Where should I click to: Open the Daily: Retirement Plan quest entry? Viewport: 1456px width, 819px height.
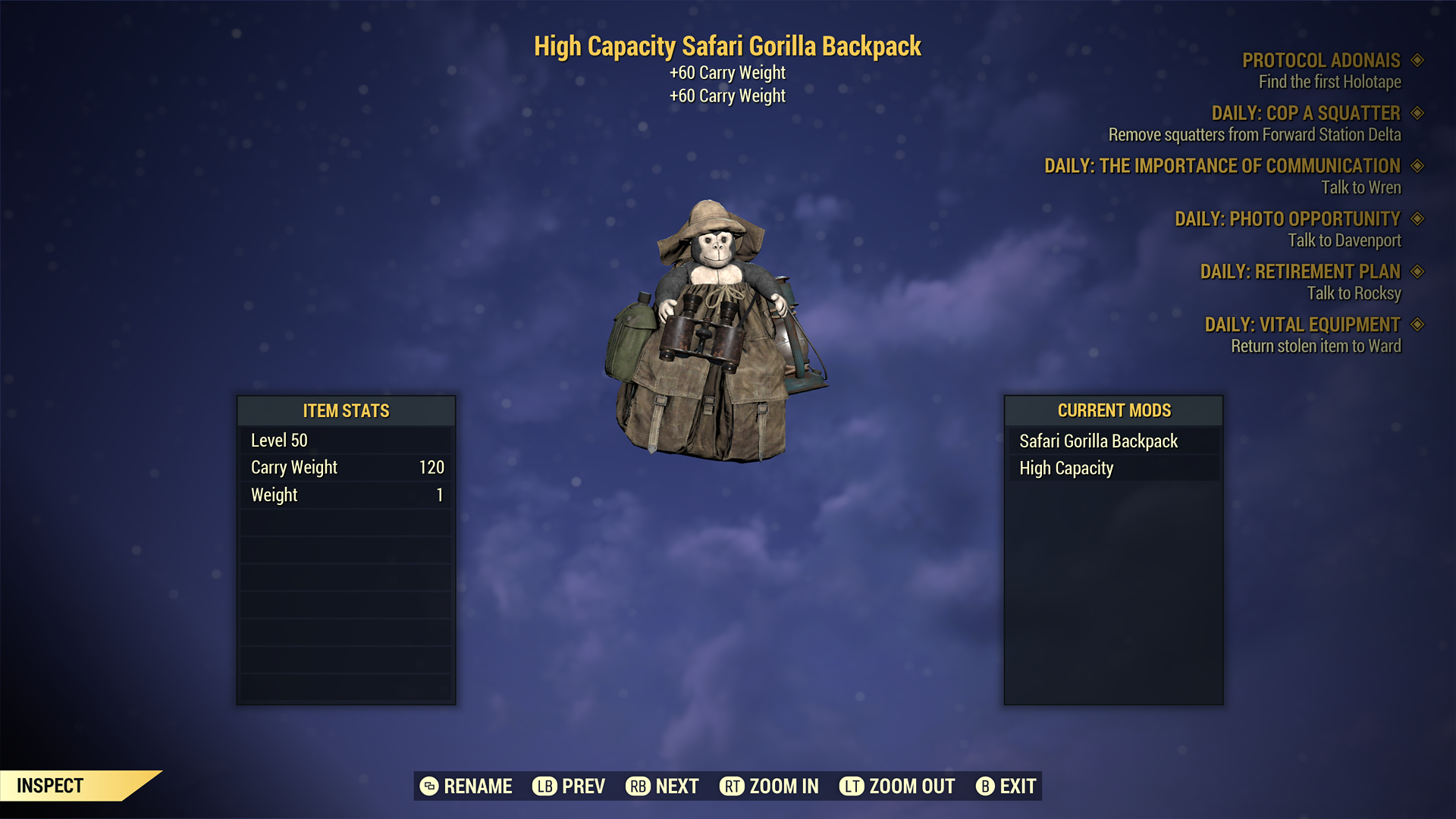[1300, 271]
